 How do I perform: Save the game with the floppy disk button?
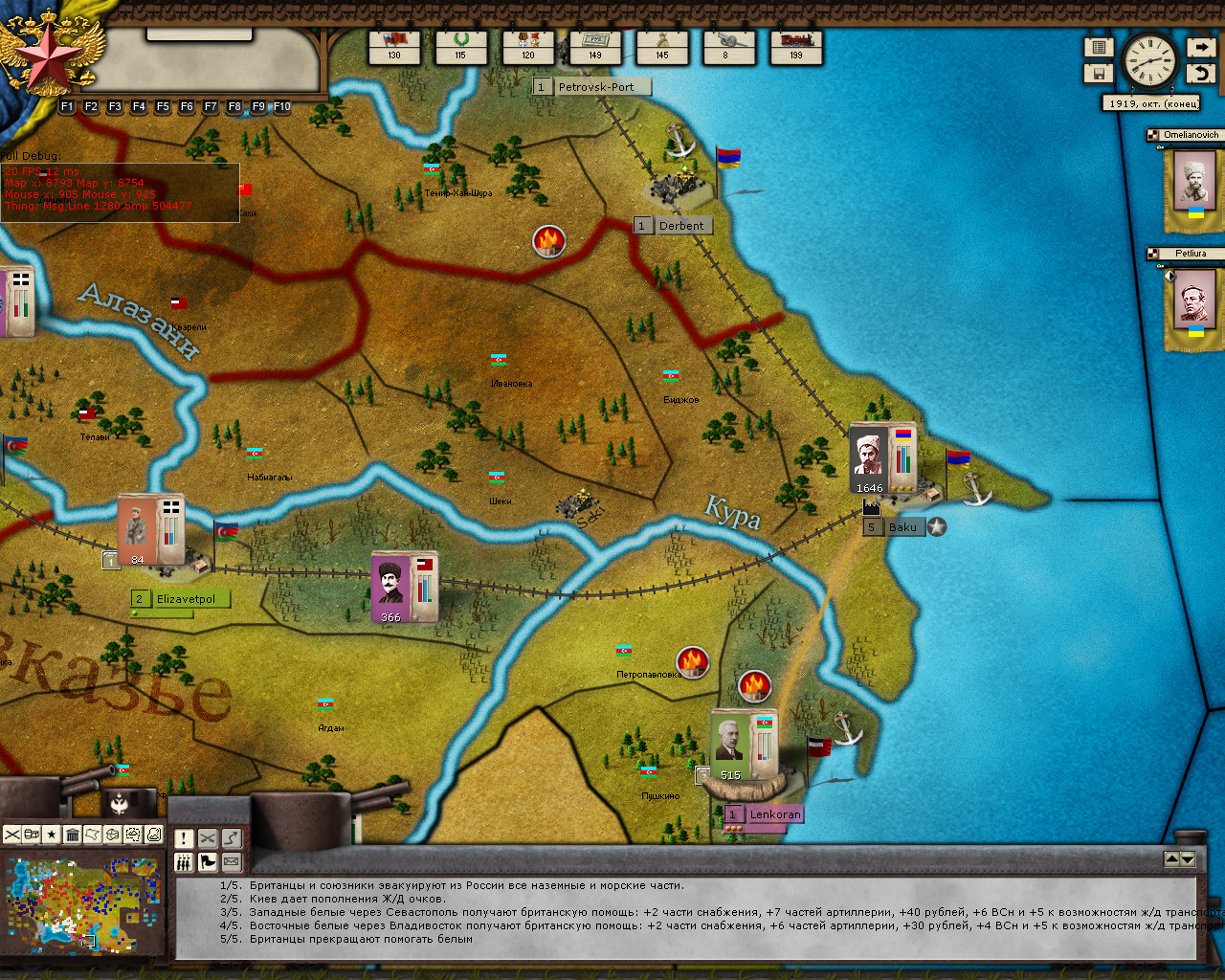point(1099,73)
